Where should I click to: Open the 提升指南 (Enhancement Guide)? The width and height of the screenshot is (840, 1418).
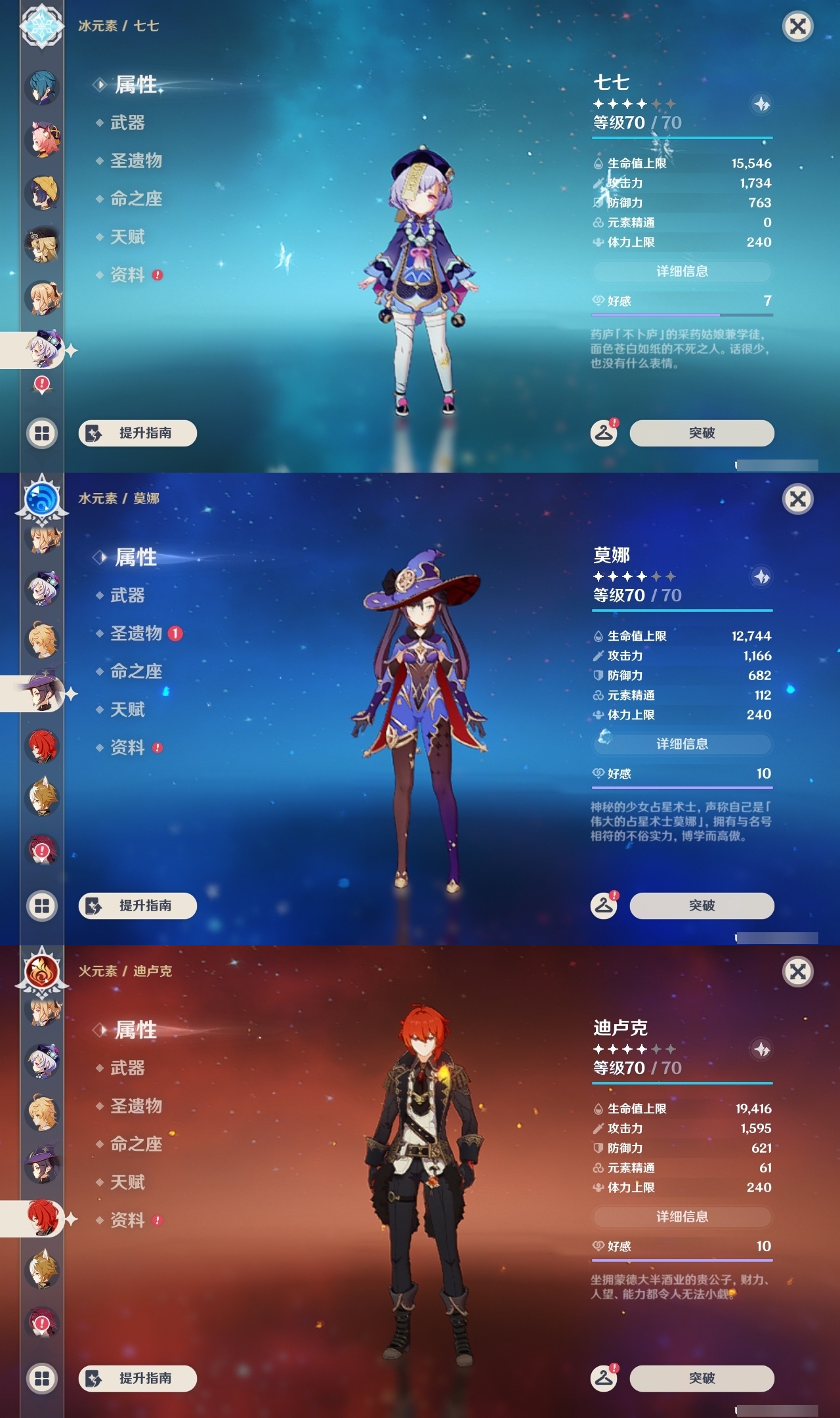[138, 433]
